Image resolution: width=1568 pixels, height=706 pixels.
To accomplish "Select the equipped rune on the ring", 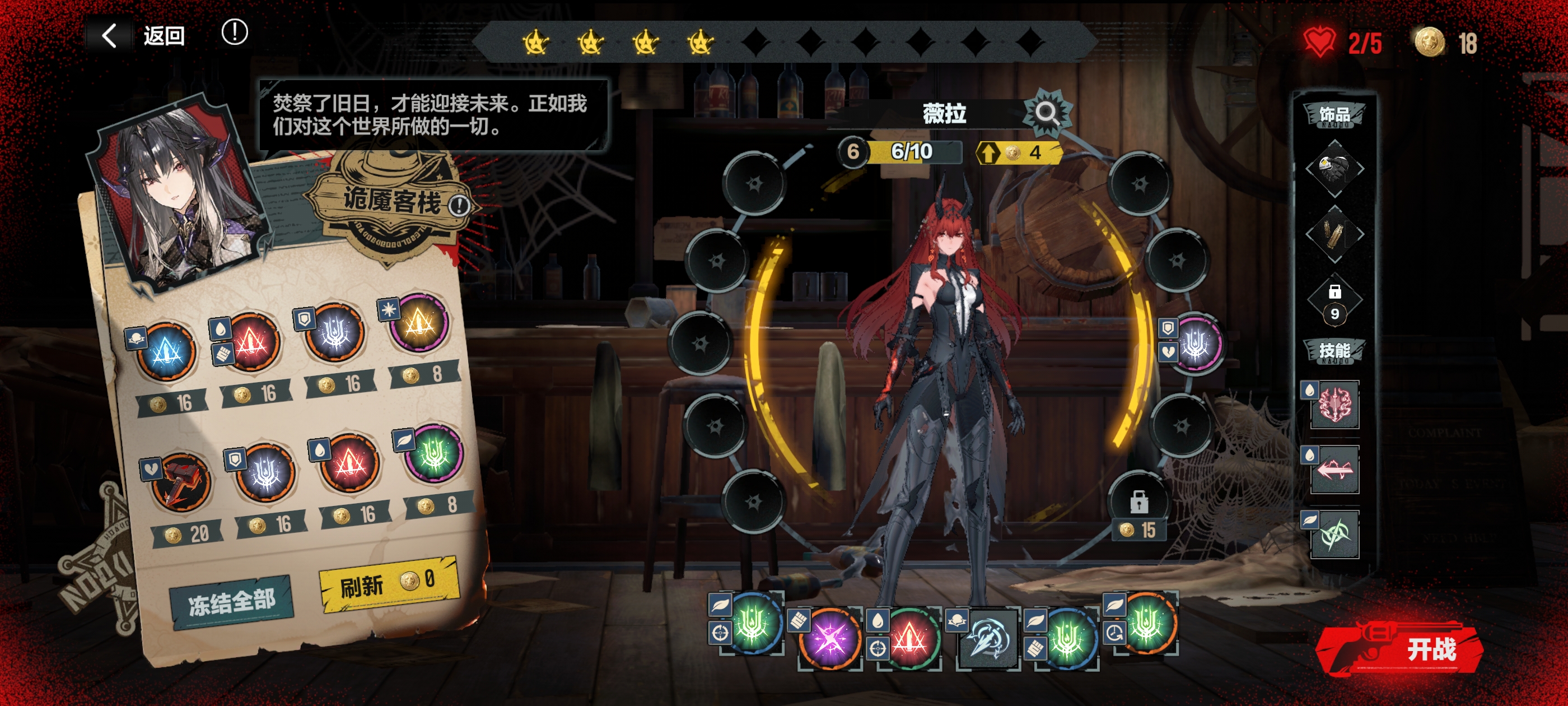I will [x=1196, y=344].
